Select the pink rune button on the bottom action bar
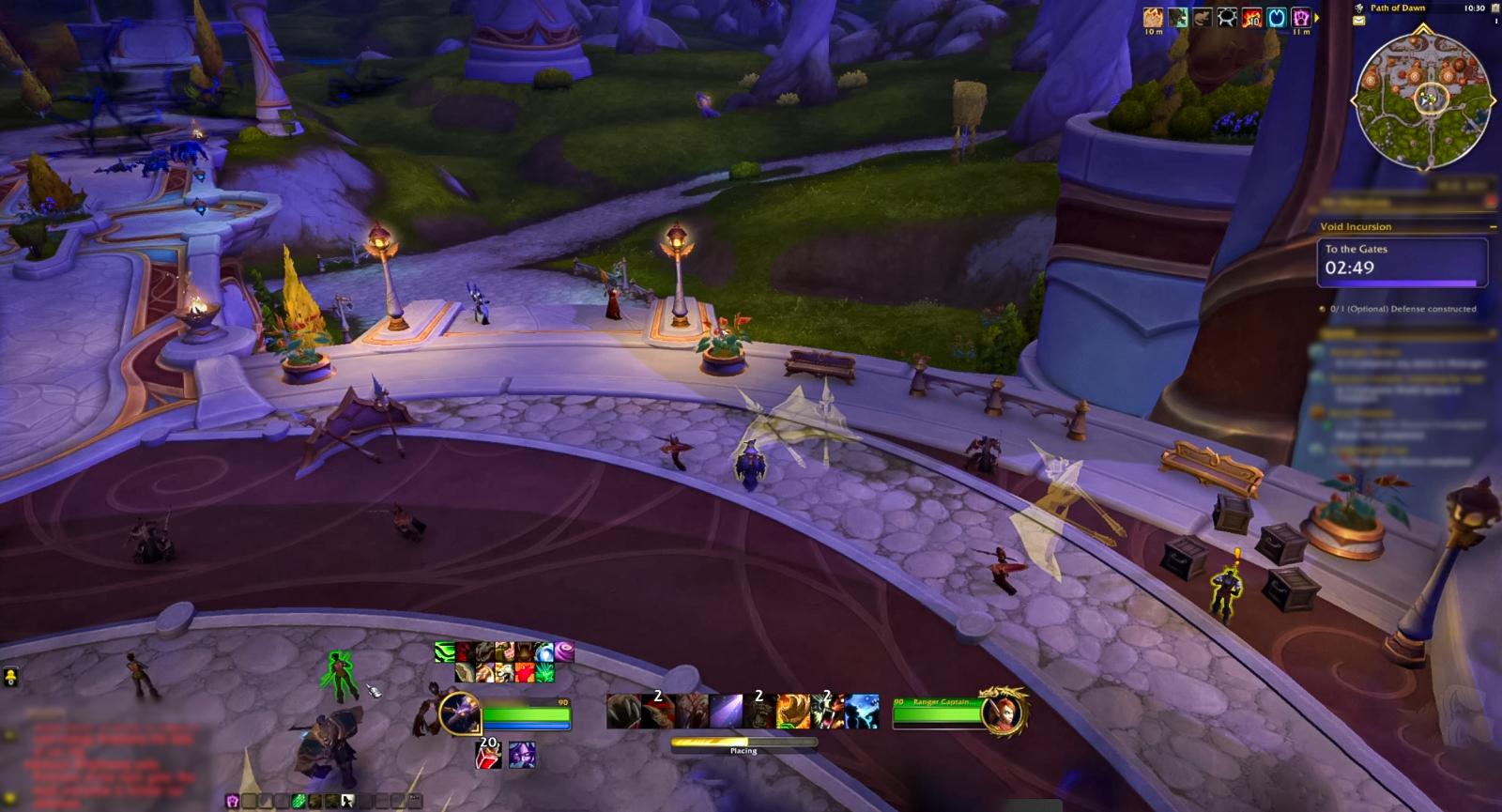Image resolution: width=1502 pixels, height=812 pixels. click(232, 801)
